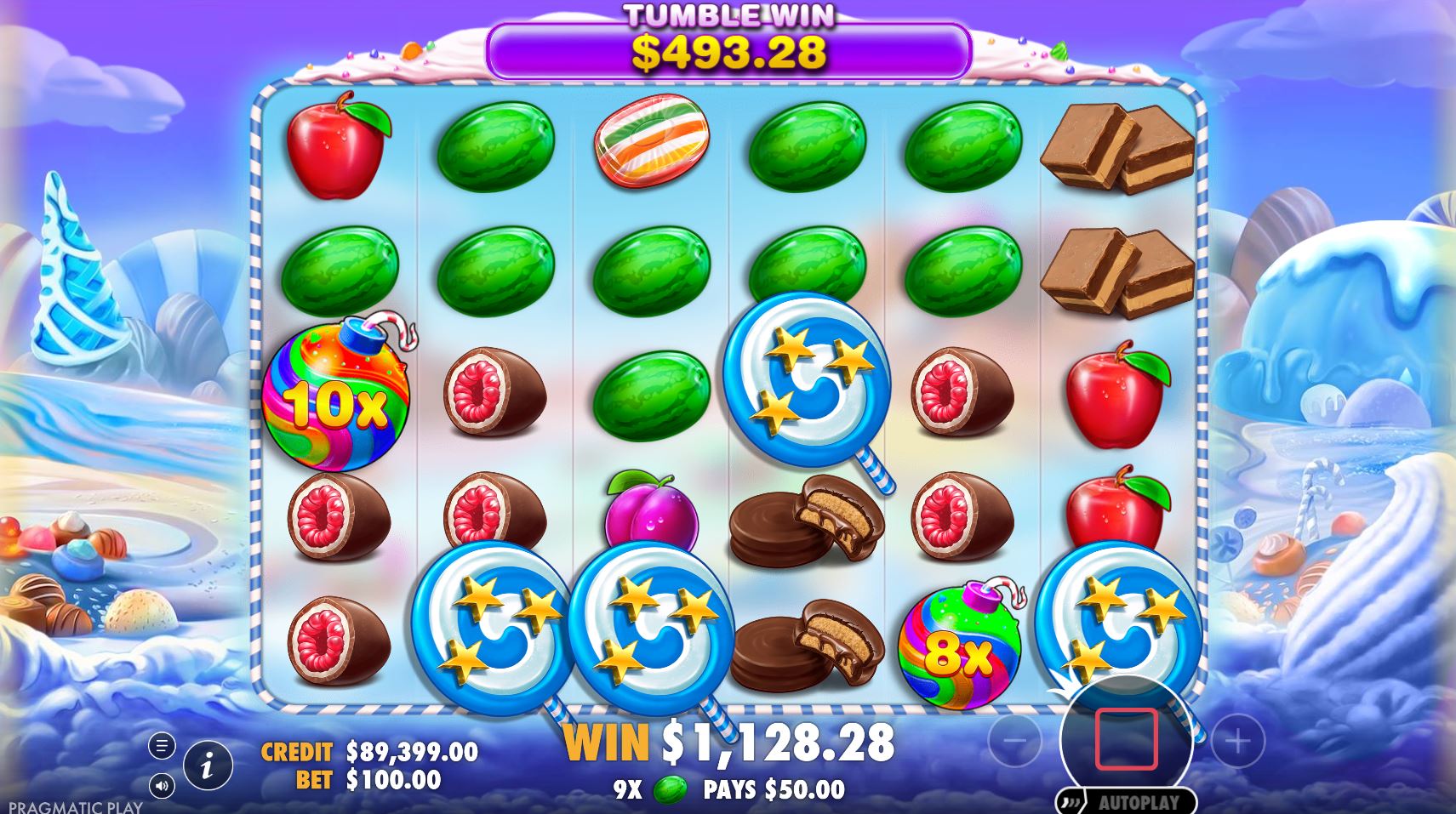
Task: Increase bet with the plus button
Action: pos(1238,741)
